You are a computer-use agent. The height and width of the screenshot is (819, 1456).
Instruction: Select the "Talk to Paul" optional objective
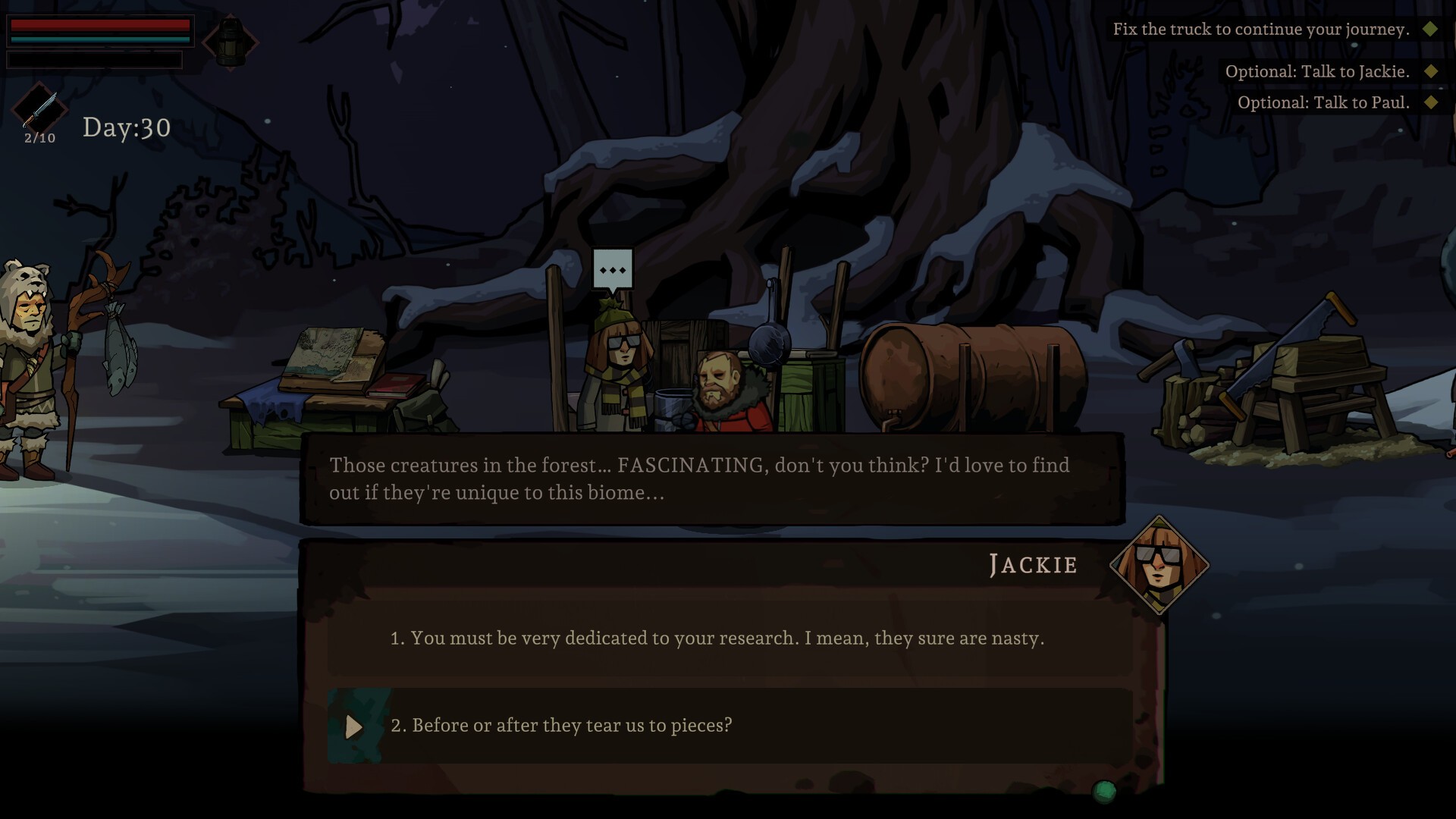click(1323, 103)
